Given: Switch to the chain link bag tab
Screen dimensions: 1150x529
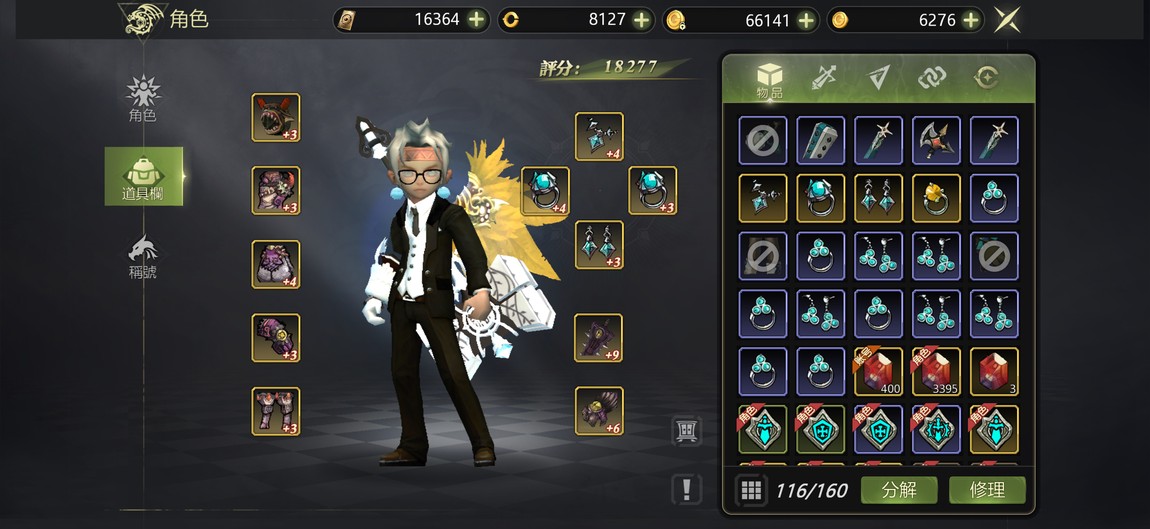Looking at the screenshot, I should [933, 78].
